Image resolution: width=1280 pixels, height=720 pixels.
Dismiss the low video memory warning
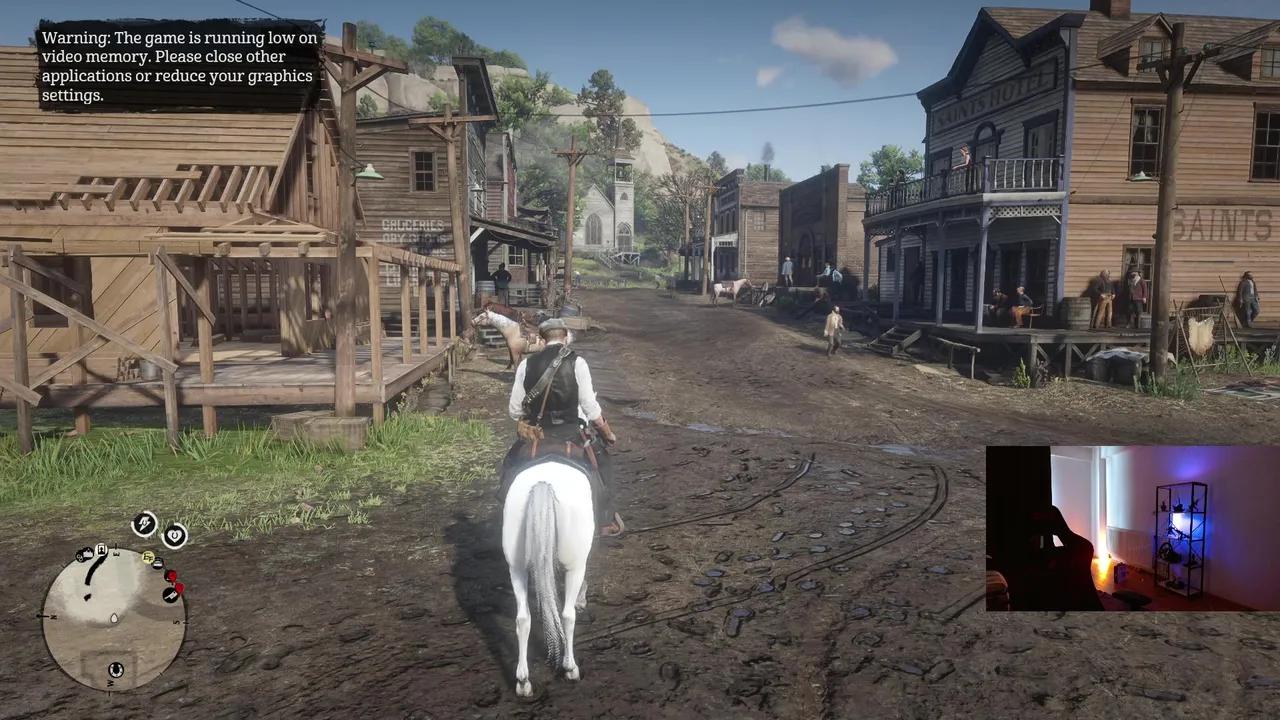[x=180, y=66]
